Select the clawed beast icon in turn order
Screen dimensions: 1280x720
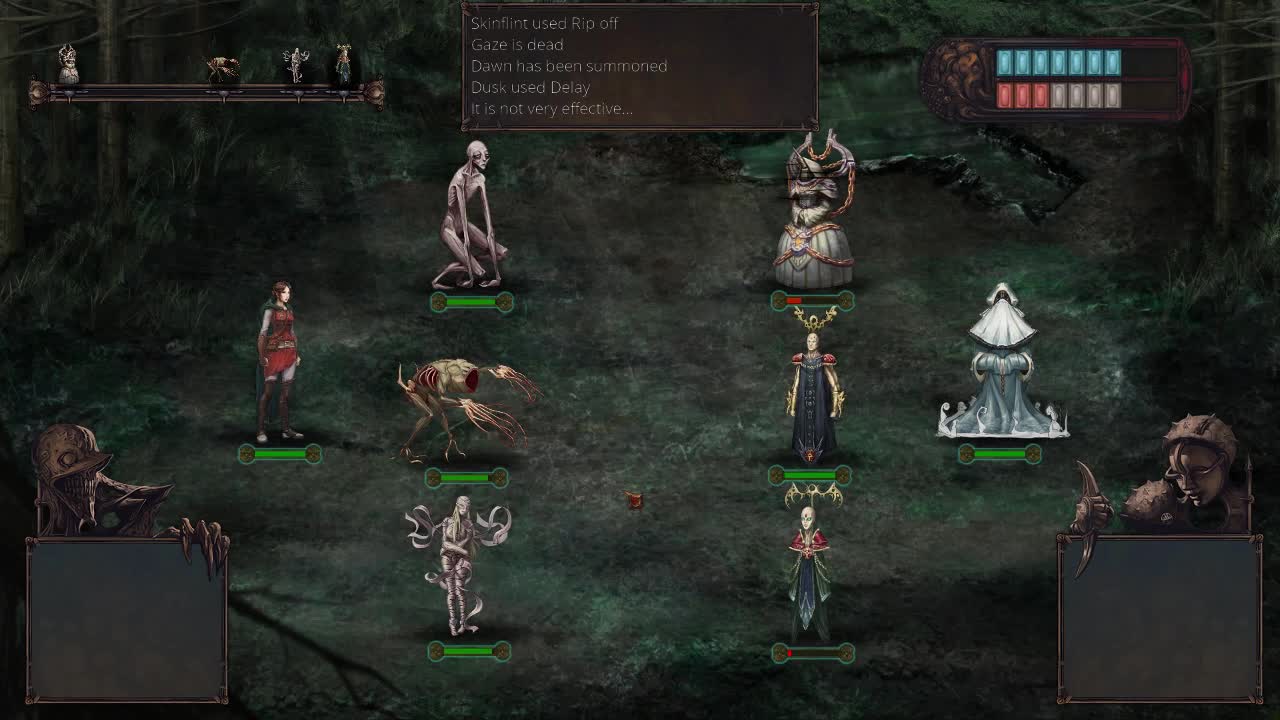[x=223, y=68]
